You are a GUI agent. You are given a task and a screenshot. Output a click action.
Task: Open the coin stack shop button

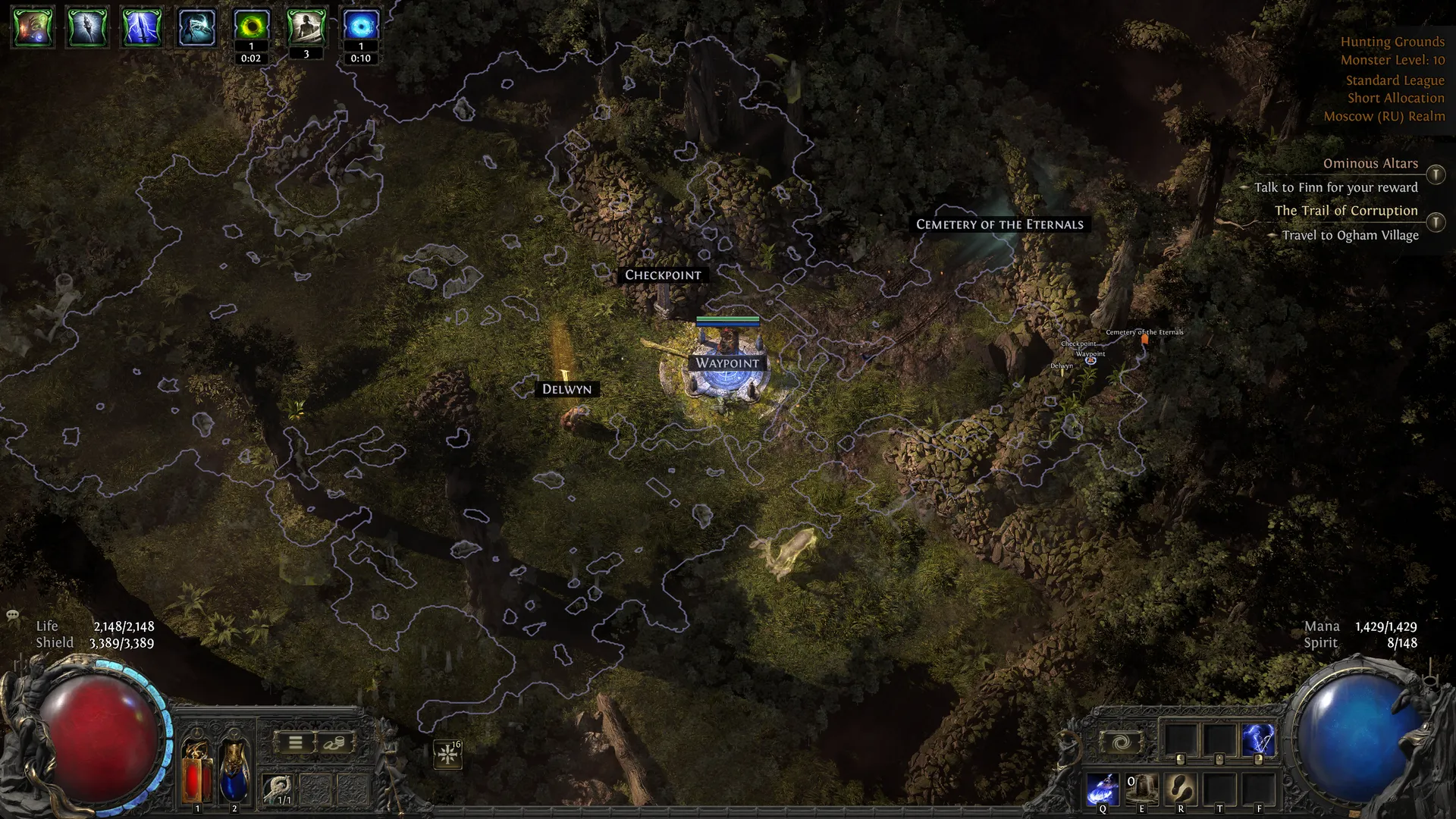pyautogui.click(x=334, y=742)
